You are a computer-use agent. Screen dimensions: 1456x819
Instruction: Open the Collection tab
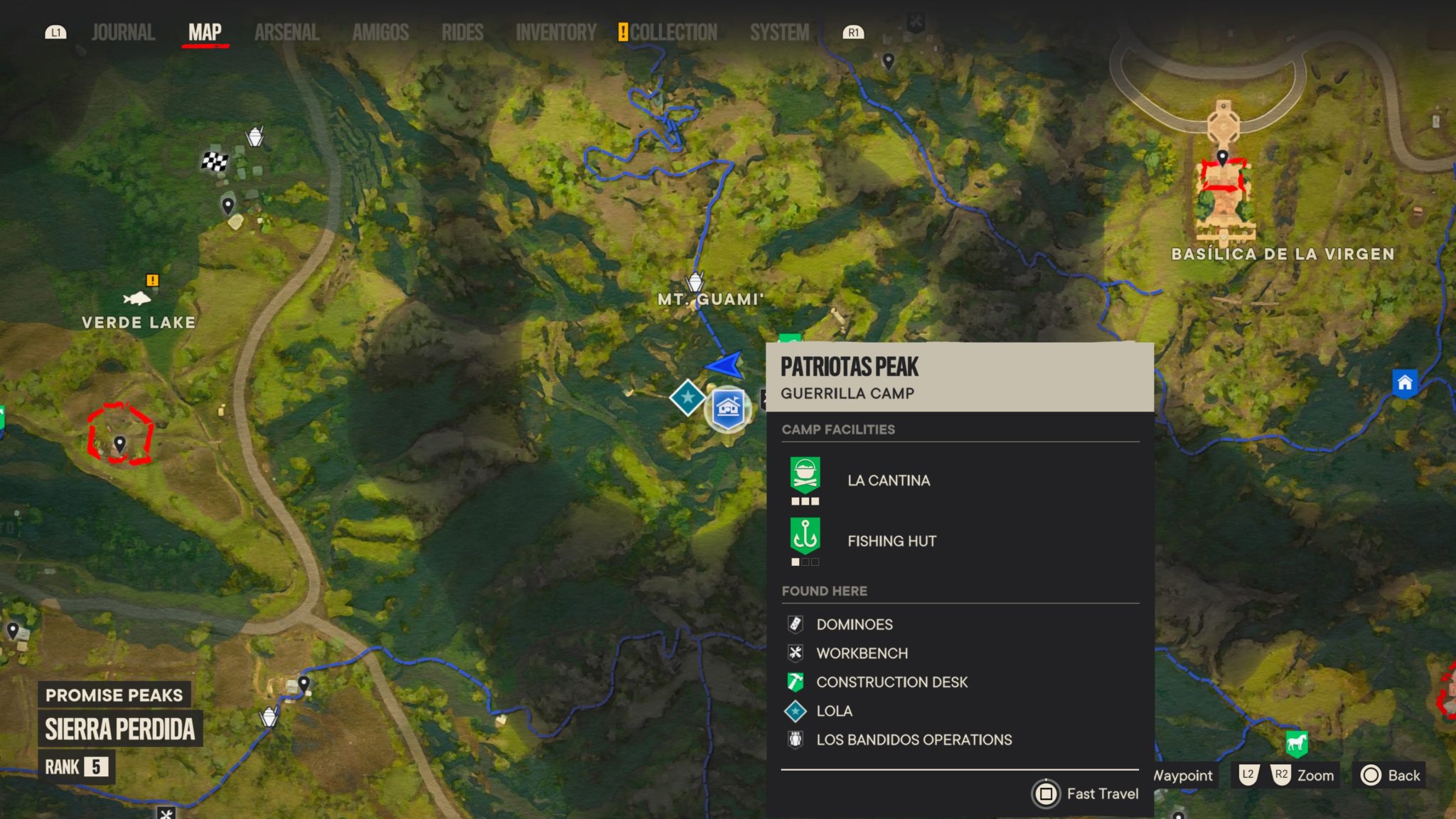click(x=673, y=33)
